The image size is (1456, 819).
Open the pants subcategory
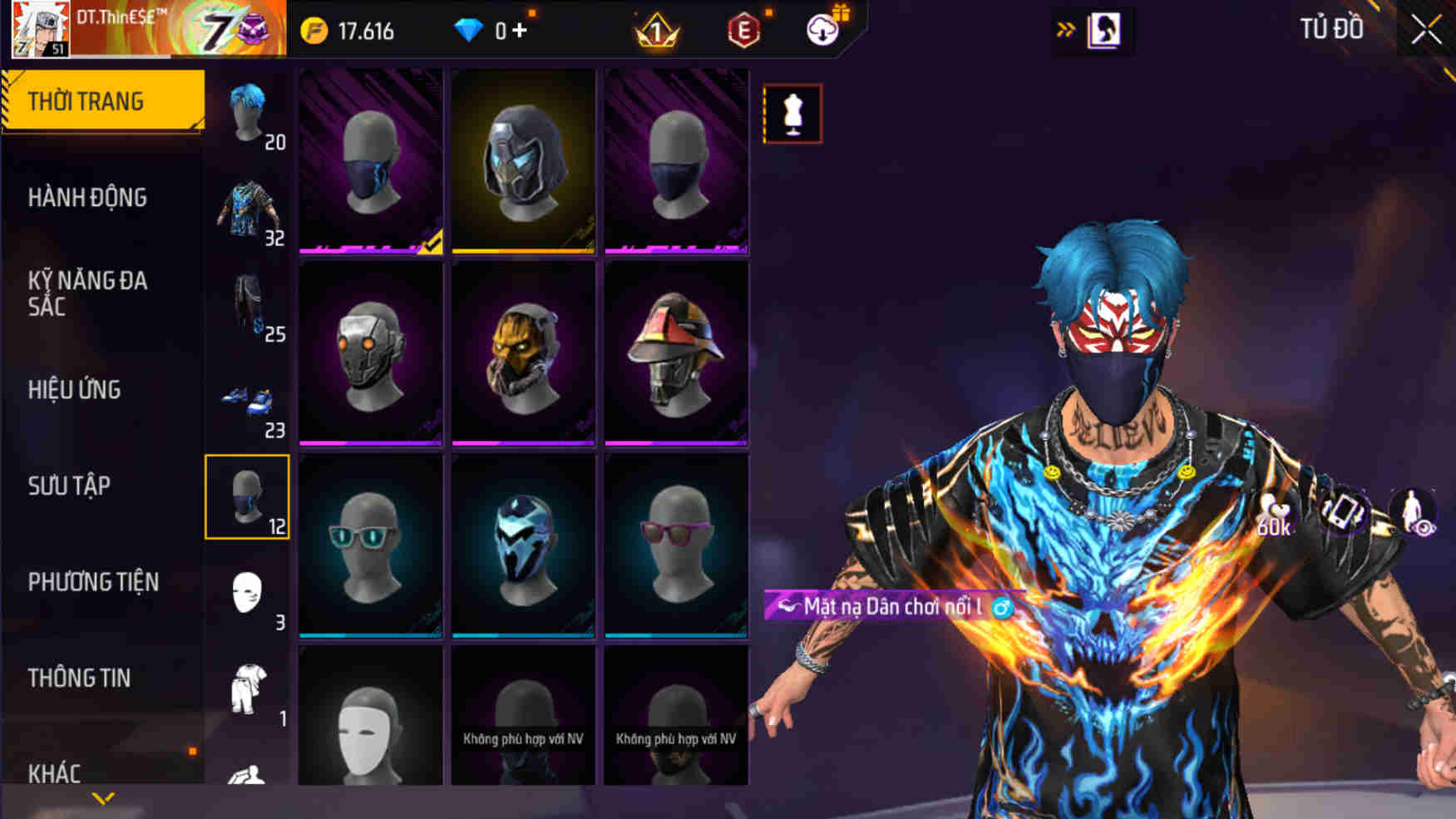tap(248, 305)
